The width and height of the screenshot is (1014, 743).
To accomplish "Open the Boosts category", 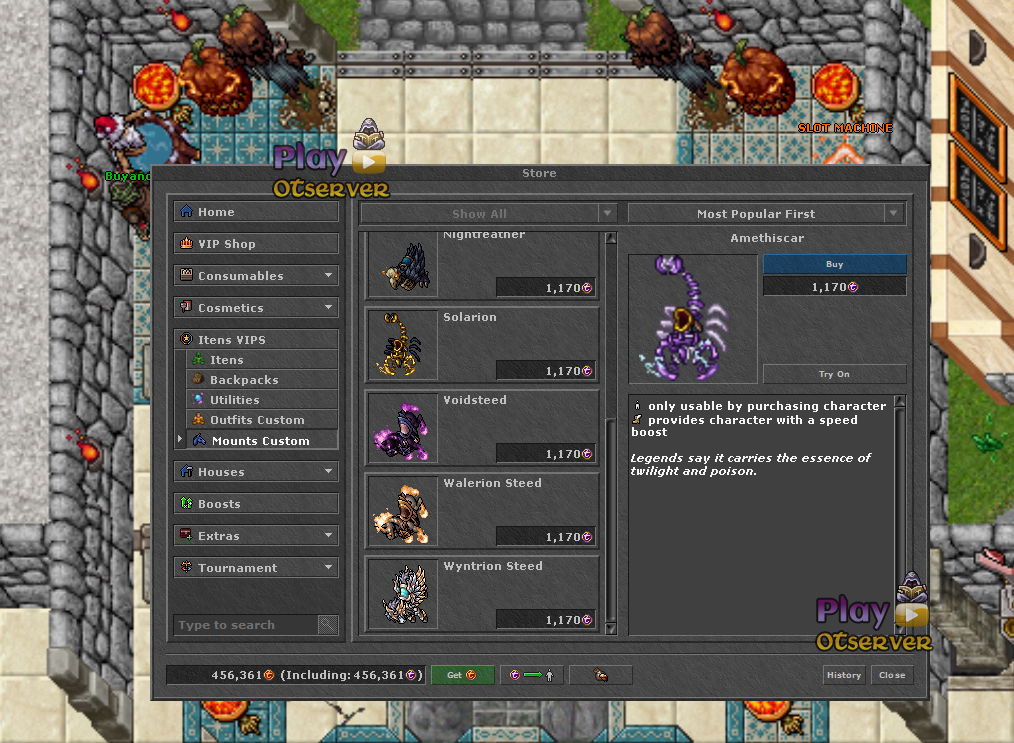I will [256, 504].
